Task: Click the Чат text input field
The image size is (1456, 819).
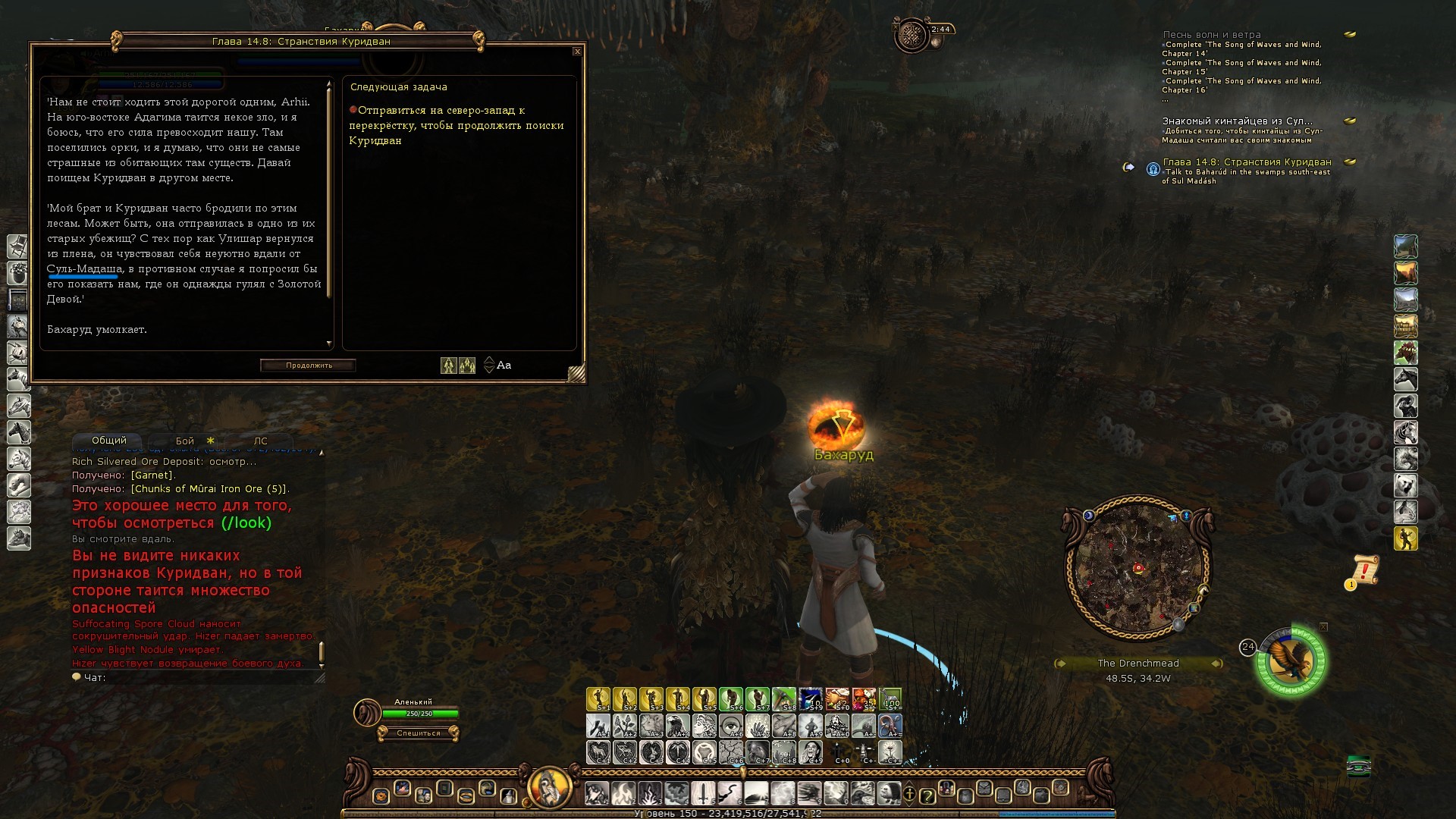Action: coord(205,677)
